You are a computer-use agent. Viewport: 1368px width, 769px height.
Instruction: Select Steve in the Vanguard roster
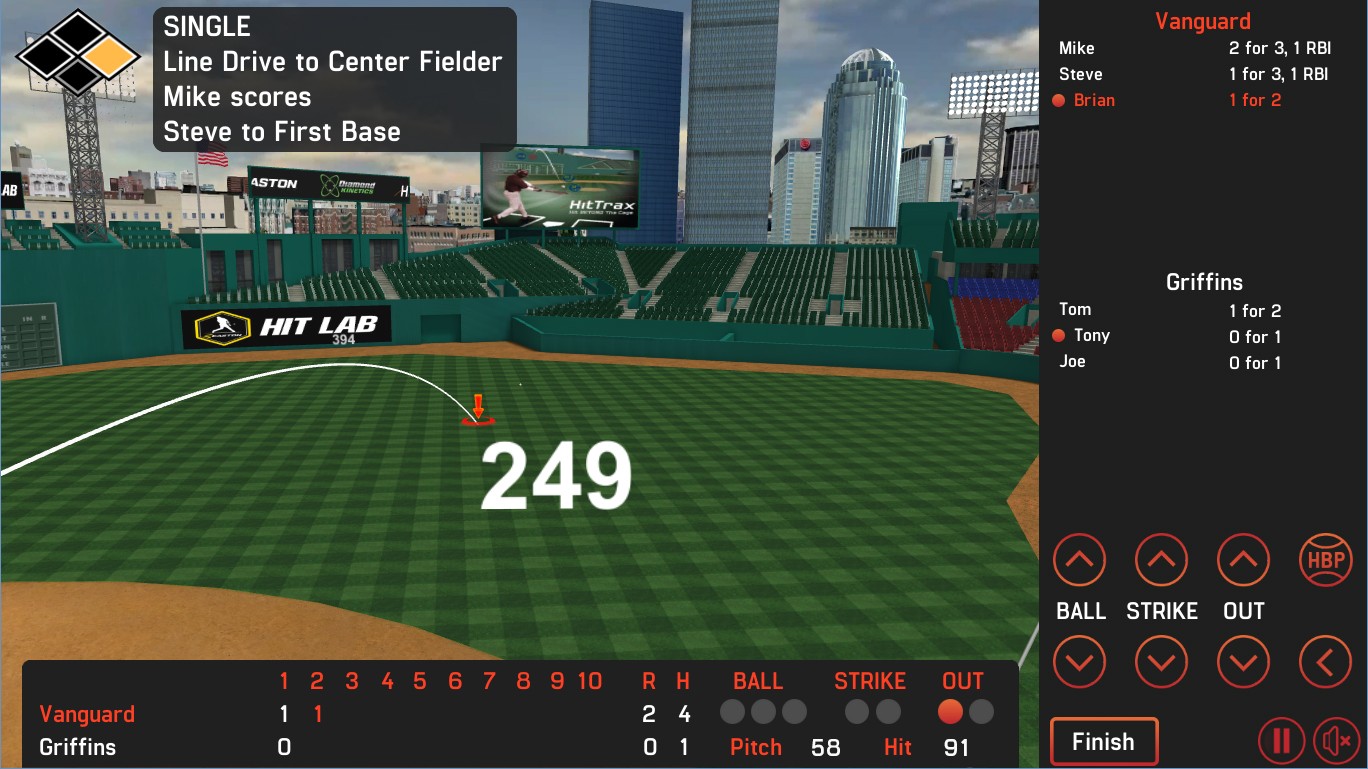pyautogui.click(x=1081, y=74)
